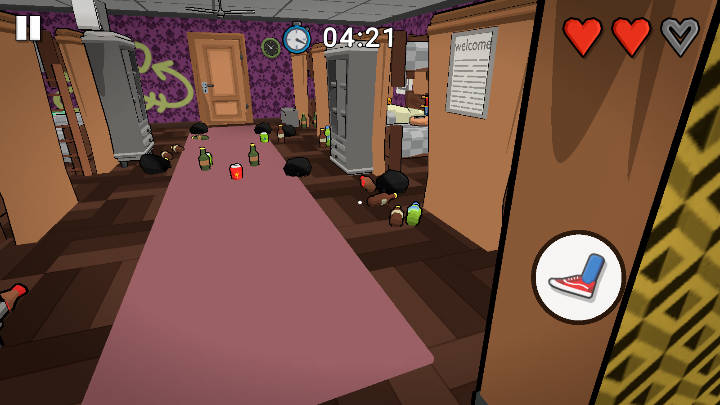Pause the game with the pause icon
The width and height of the screenshot is (720, 405).
tap(28, 27)
